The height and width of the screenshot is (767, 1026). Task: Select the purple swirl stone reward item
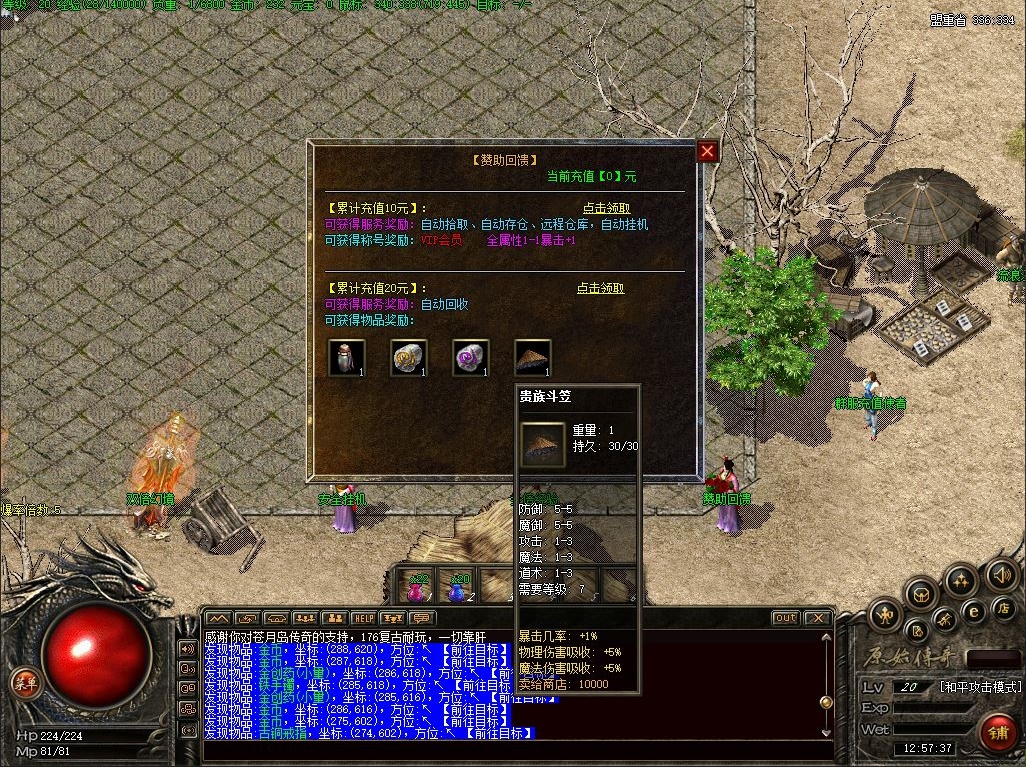[470, 358]
